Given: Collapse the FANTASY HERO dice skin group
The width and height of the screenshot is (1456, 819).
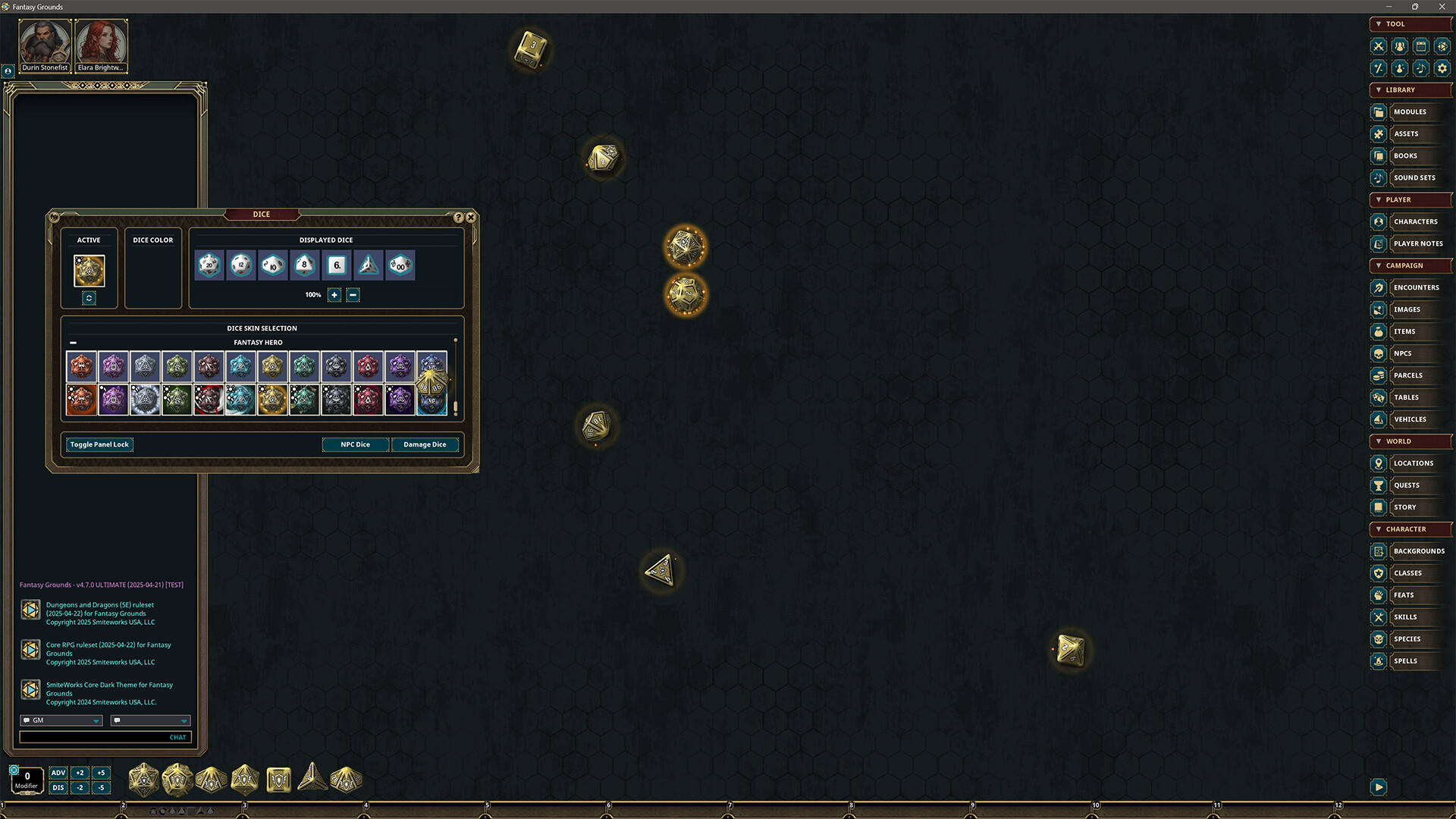Looking at the screenshot, I should point(73,342).
